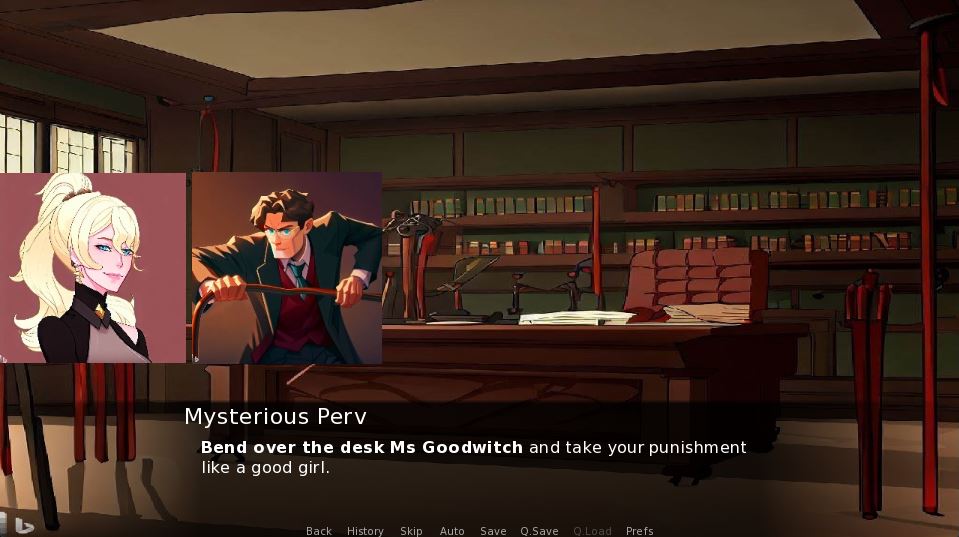Turn on Auto advance mode
This screenshot has width=959, height=537.
point(452,531)
